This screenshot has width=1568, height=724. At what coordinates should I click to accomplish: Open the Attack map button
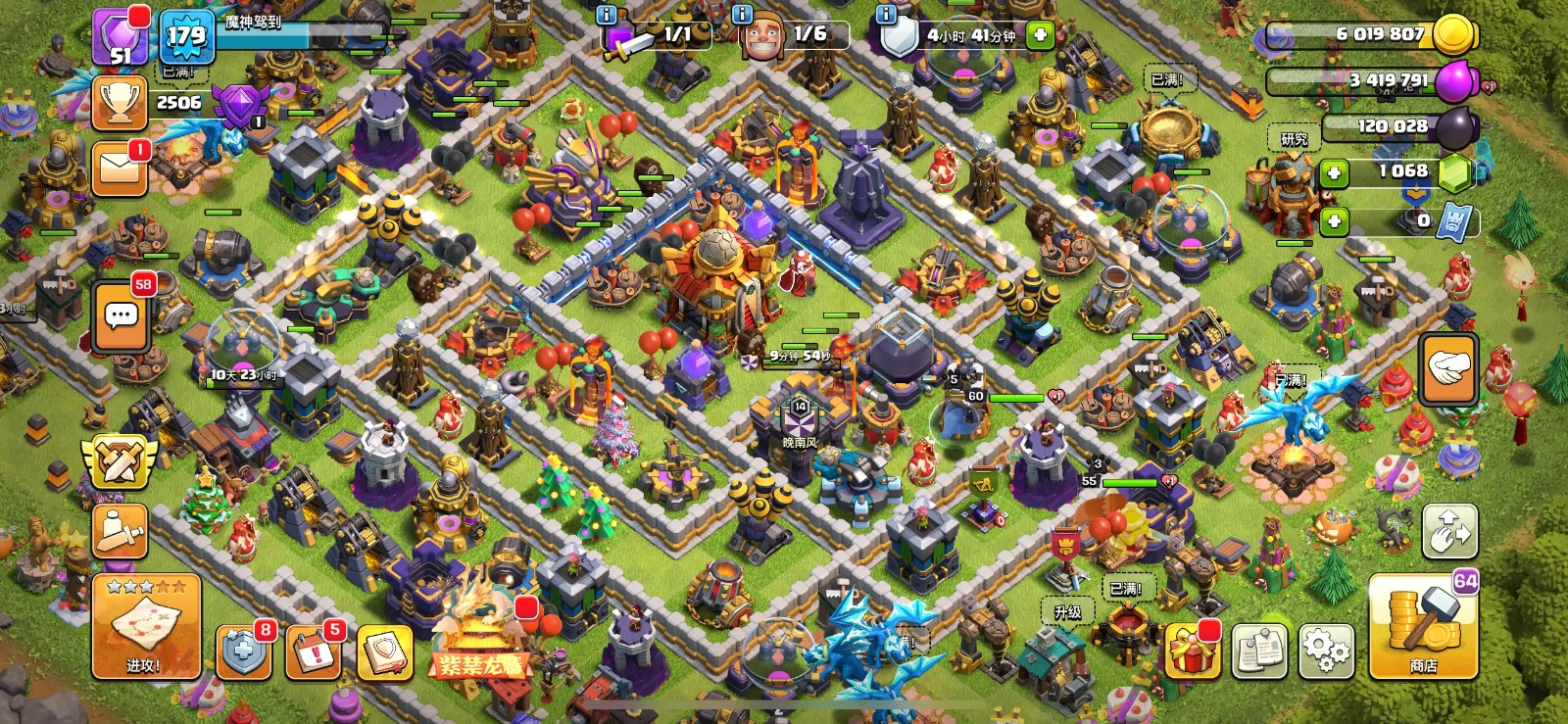tap(146, 627)
